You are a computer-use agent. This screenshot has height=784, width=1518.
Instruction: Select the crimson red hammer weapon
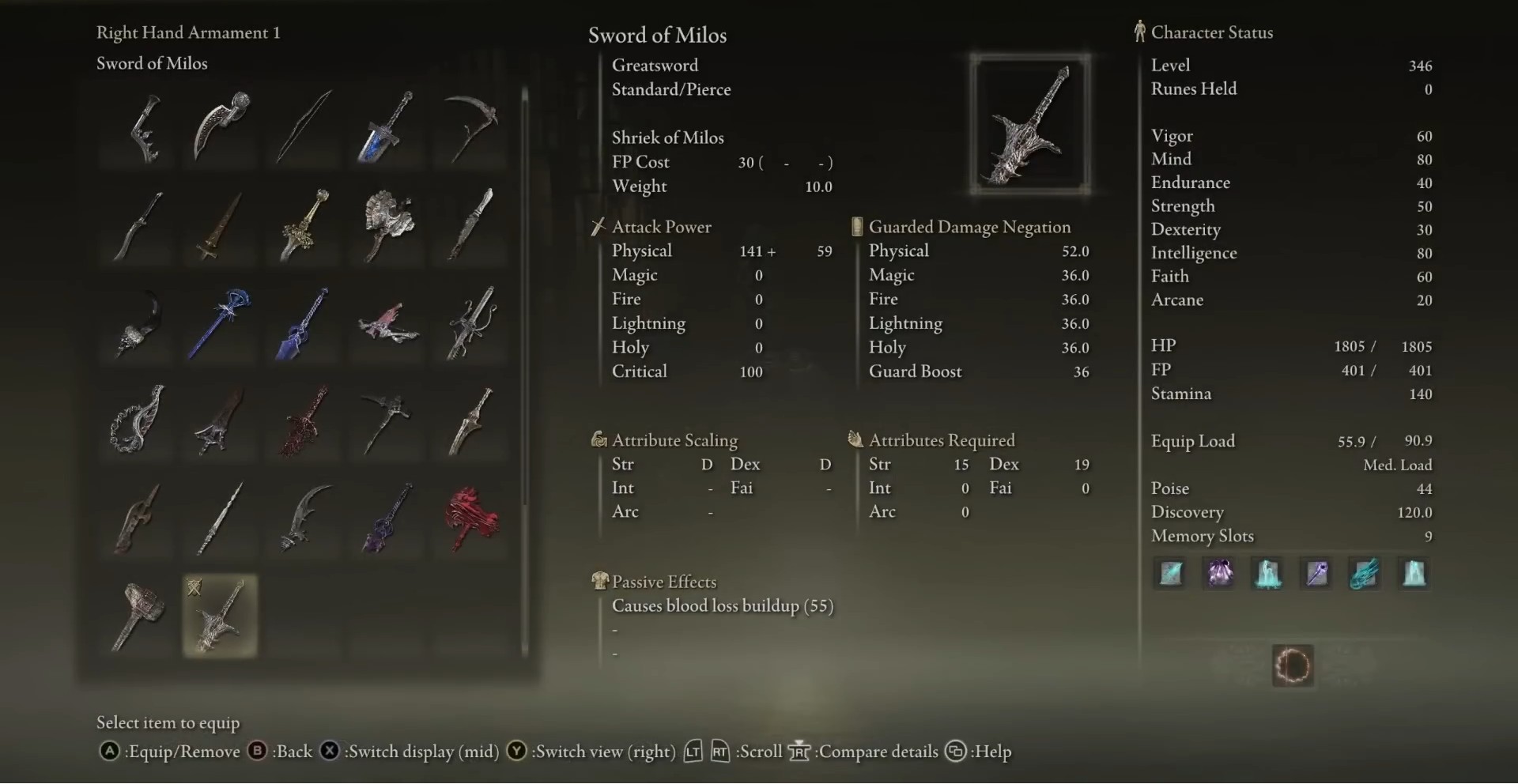pos(471,518)
